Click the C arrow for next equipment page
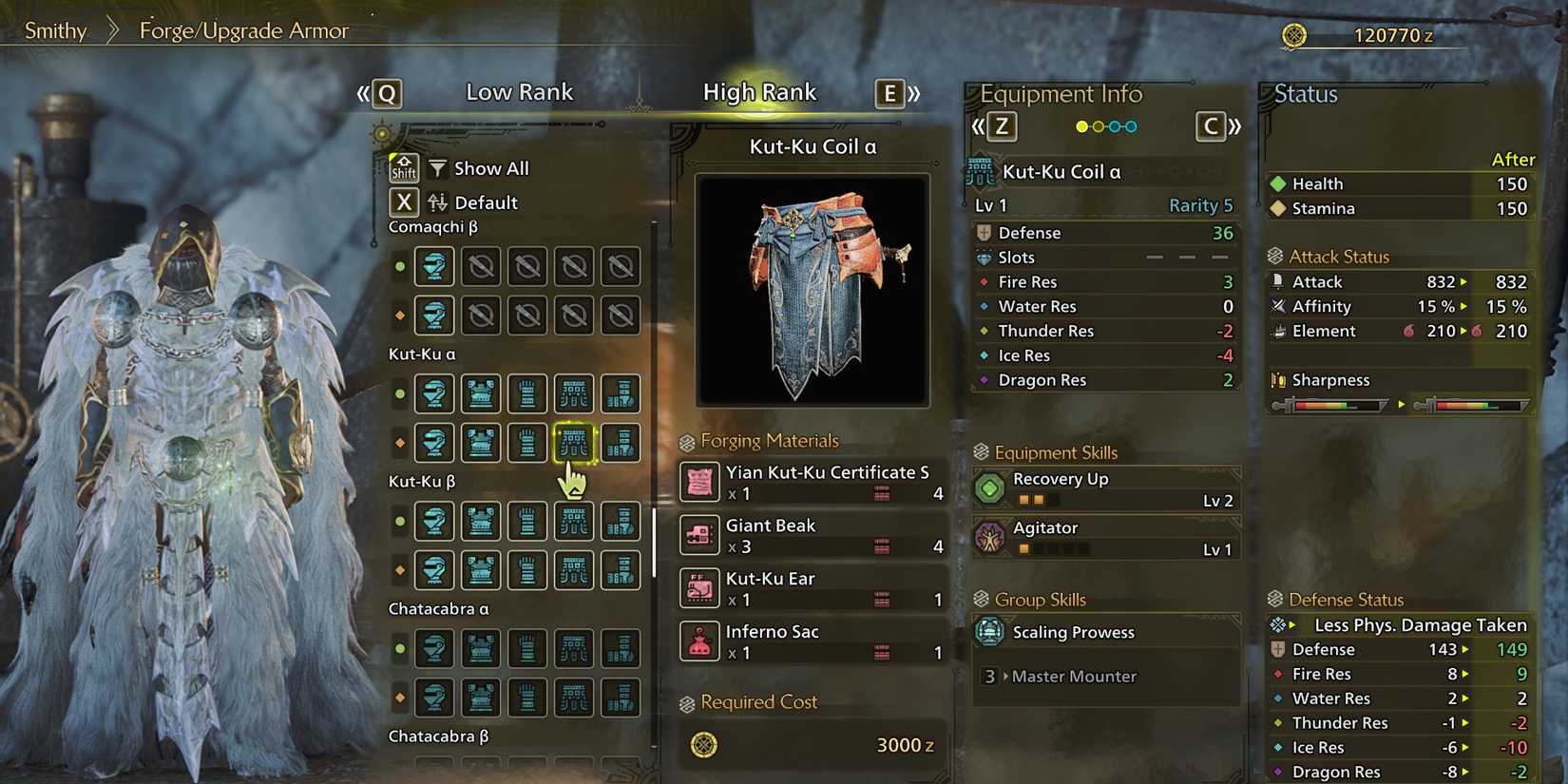The image size is (1568, 784). (x=1211, y=125)
